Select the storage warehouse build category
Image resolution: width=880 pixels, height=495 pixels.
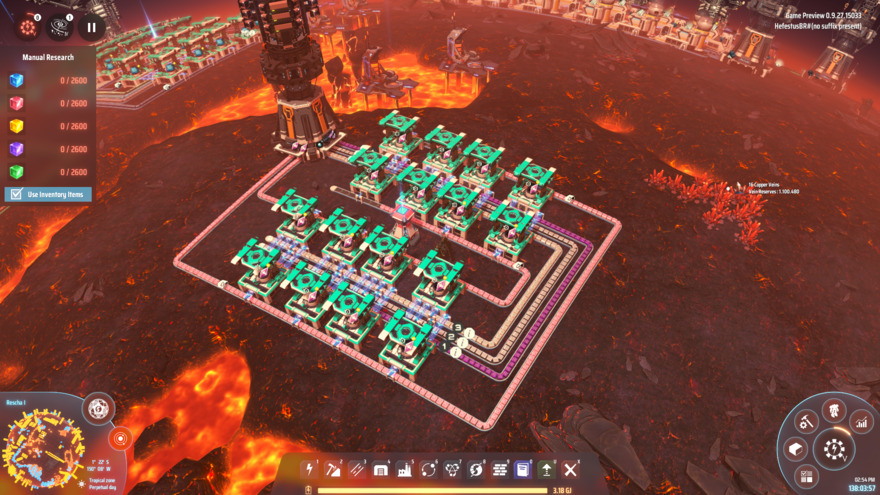381,469
